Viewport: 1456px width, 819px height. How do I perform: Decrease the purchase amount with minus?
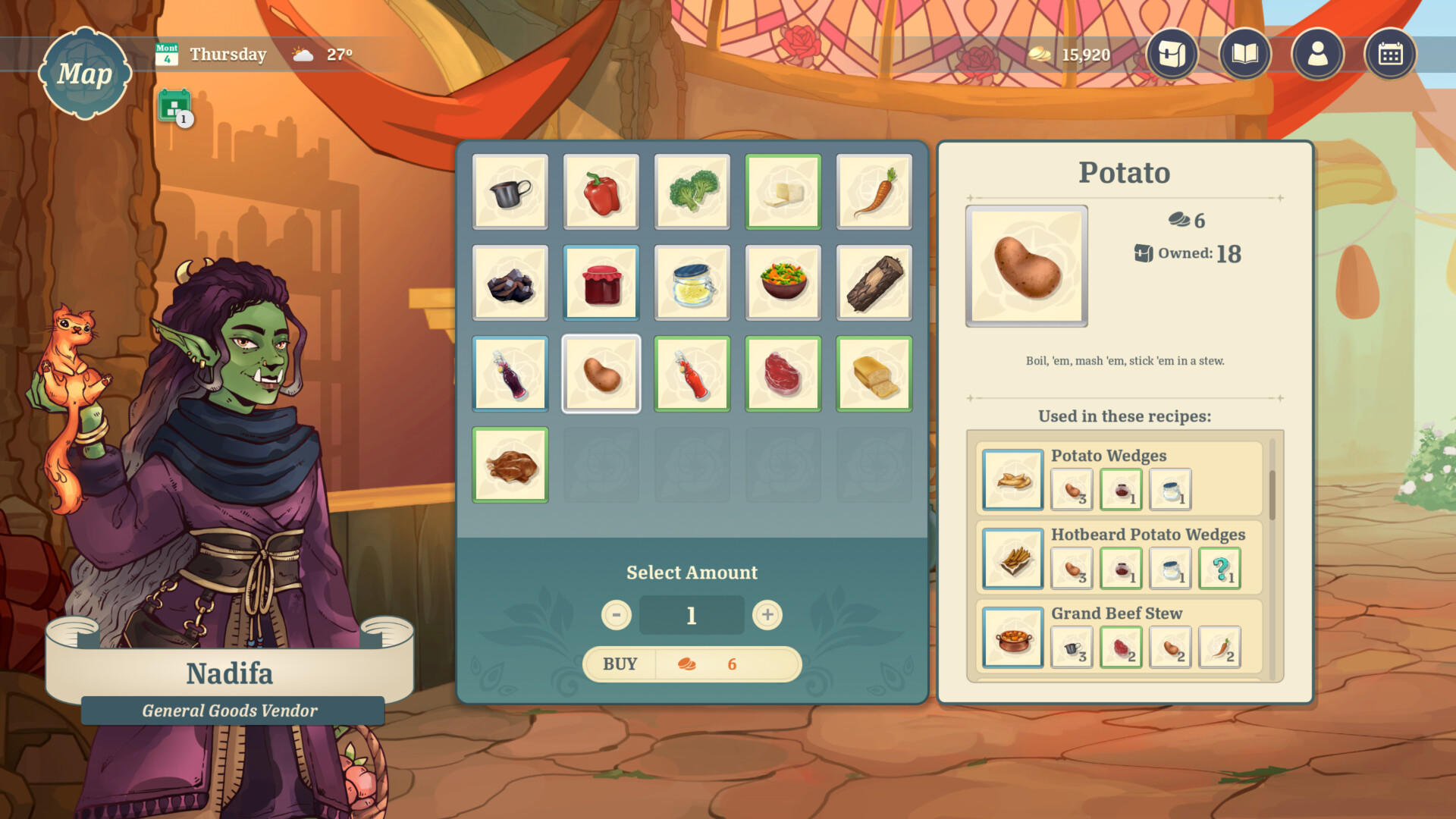pyautogui.click(x=616, y=615)
